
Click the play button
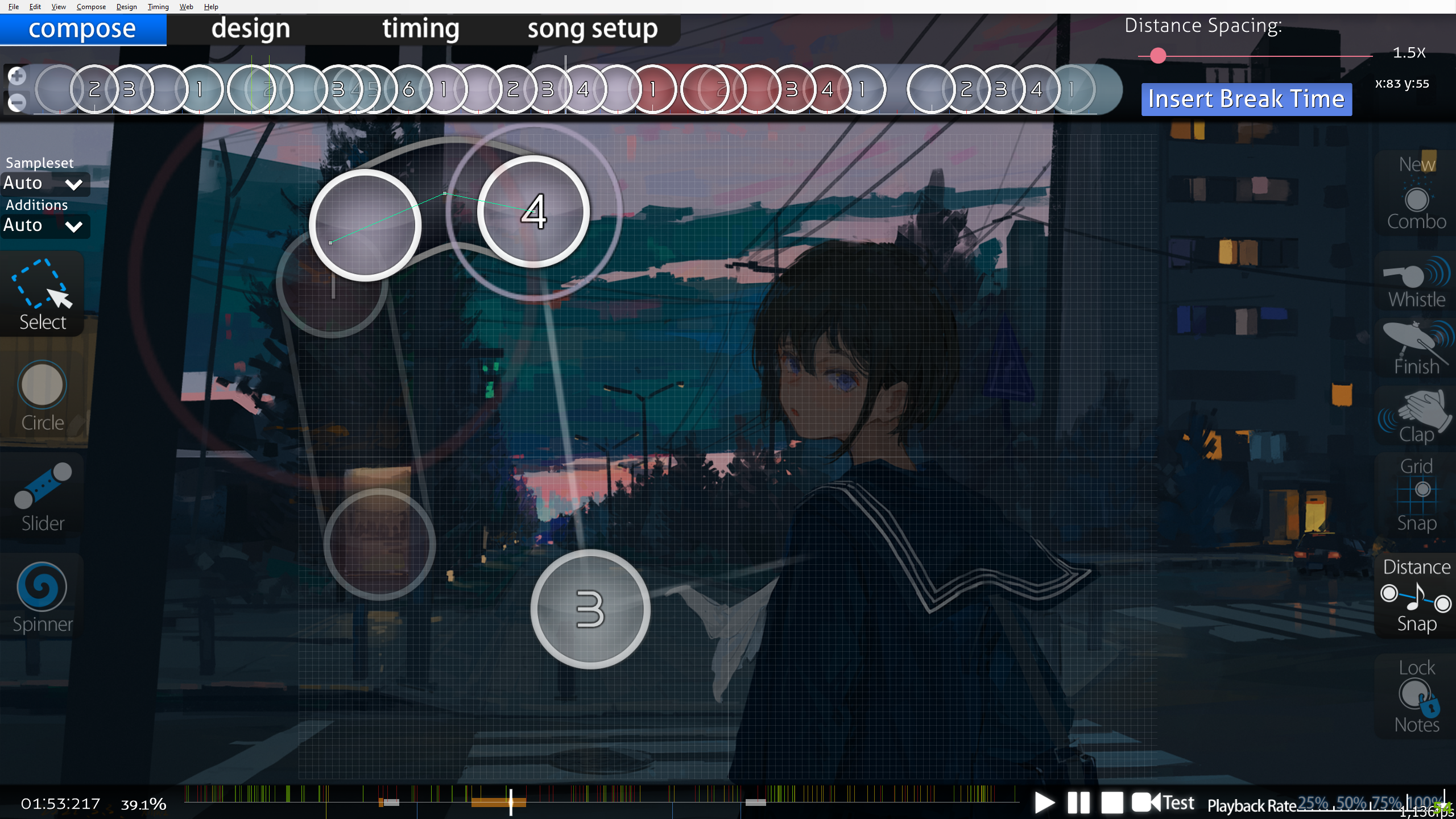pyautogui.click(x=1044, y=803)
